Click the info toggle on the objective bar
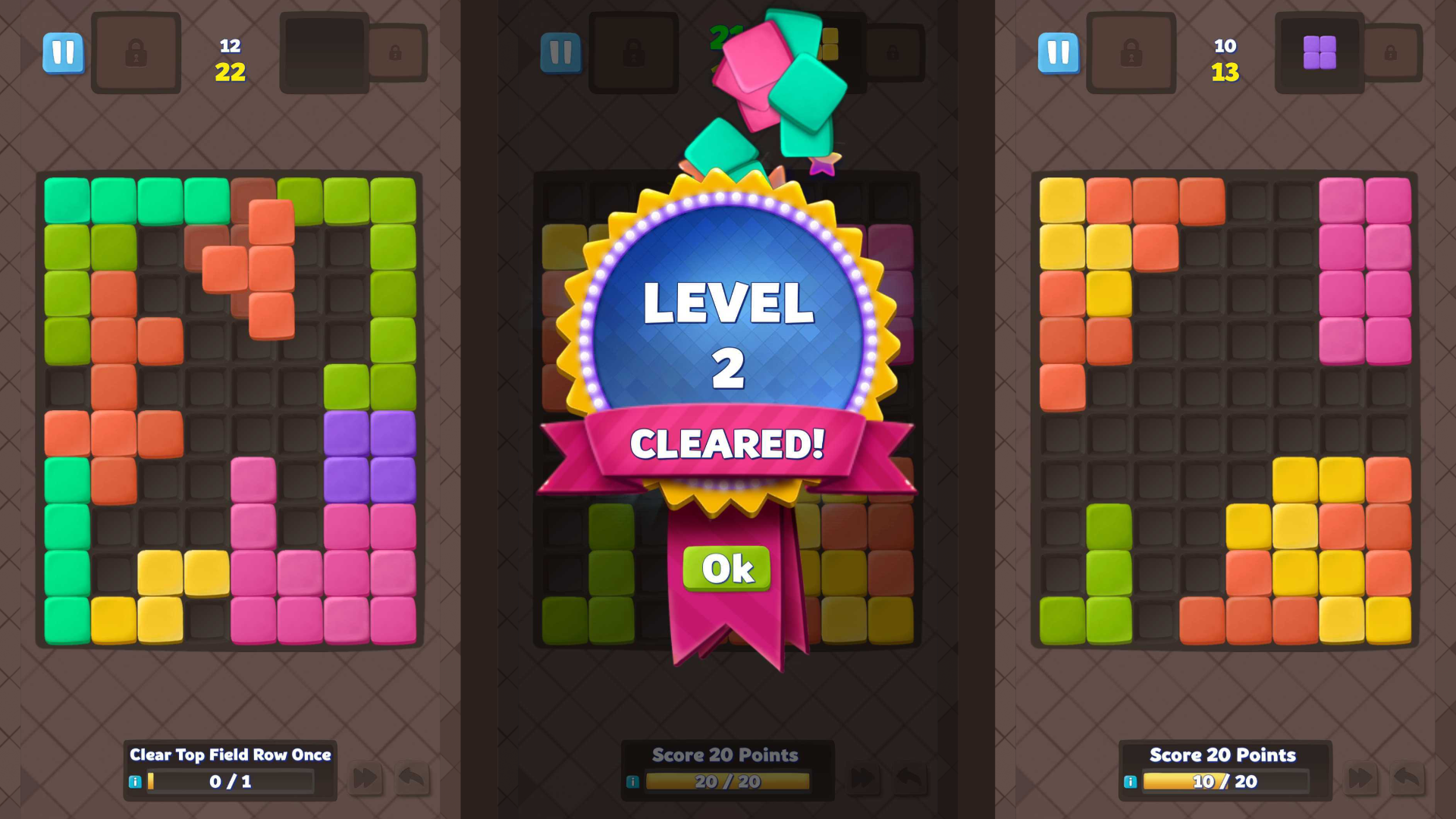Viewport: 1456px width, 819px height. (136, 780)
